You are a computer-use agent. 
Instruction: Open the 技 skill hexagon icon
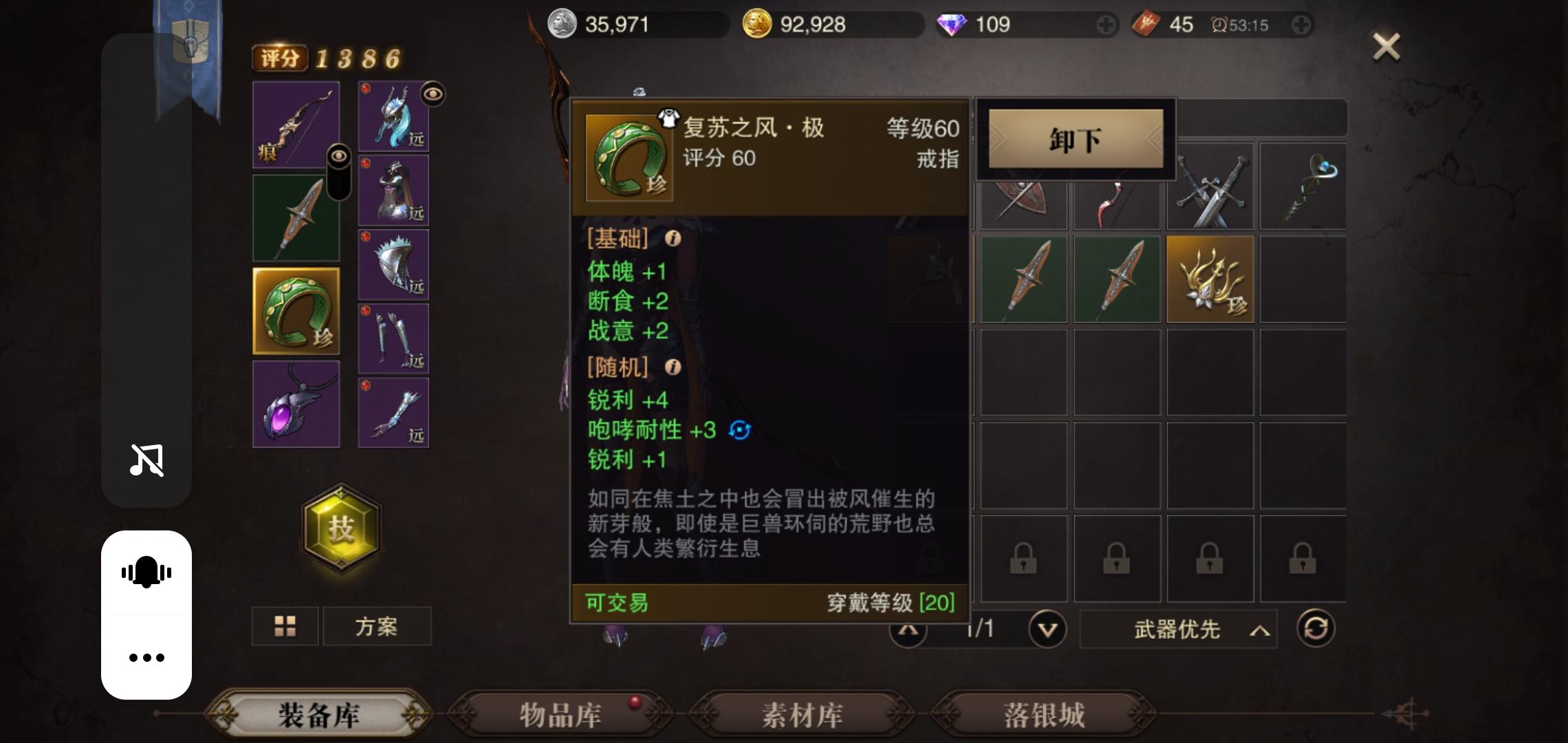tap(342, 528)
